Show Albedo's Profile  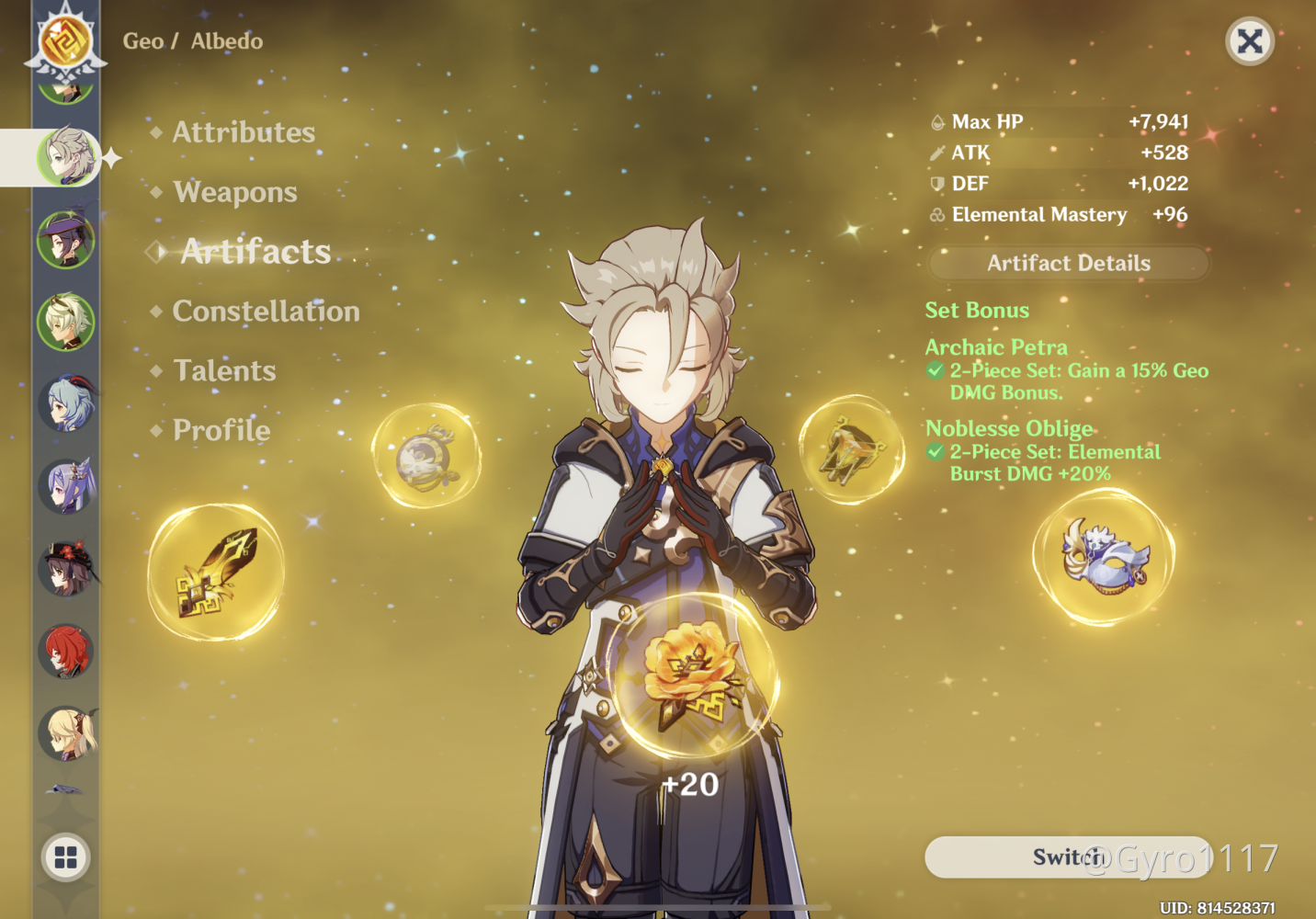(221, 430)
